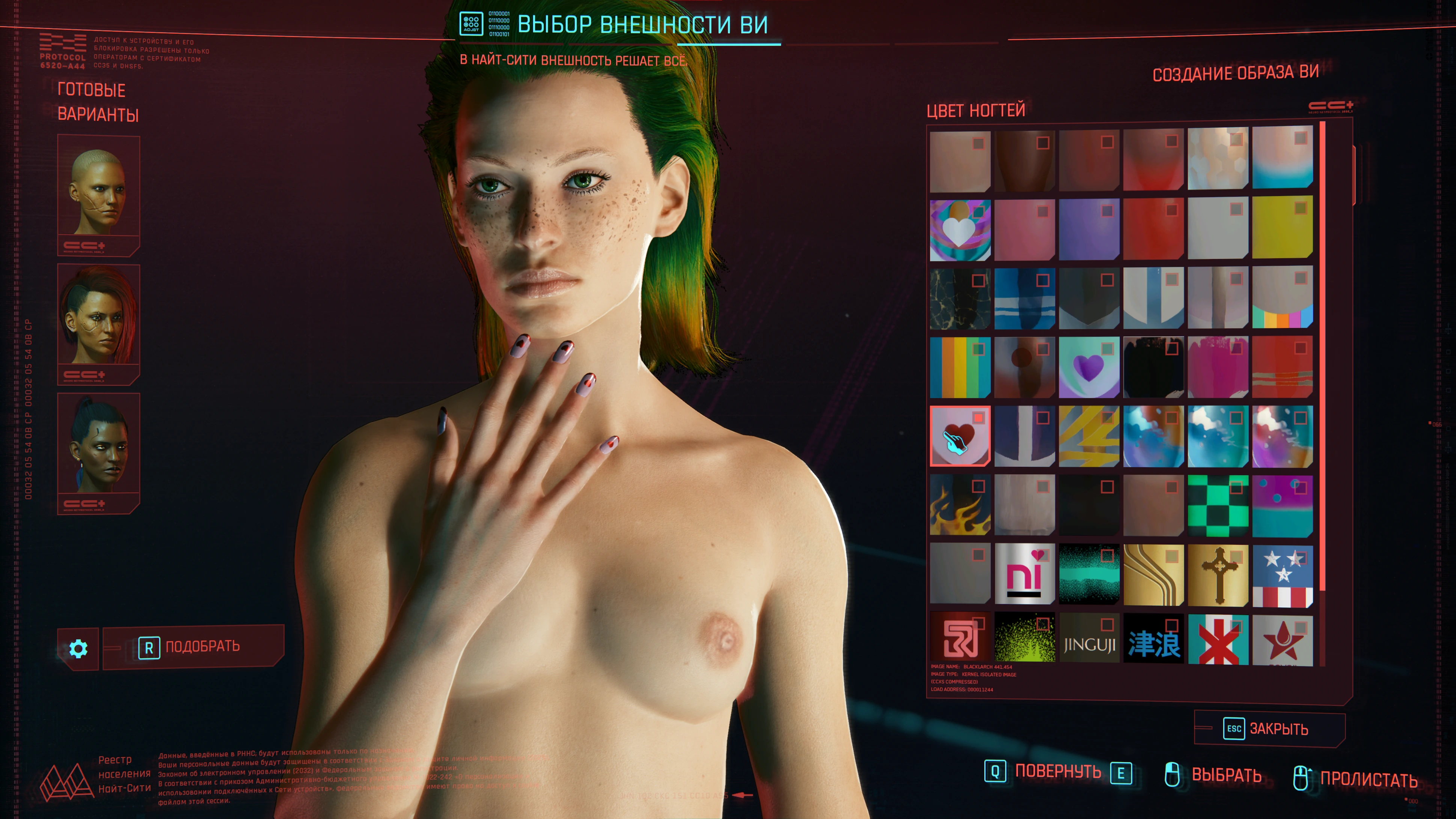Open the gear settings icon
The height and width of the screenshot is (819, 1456).
pos(78,648)
